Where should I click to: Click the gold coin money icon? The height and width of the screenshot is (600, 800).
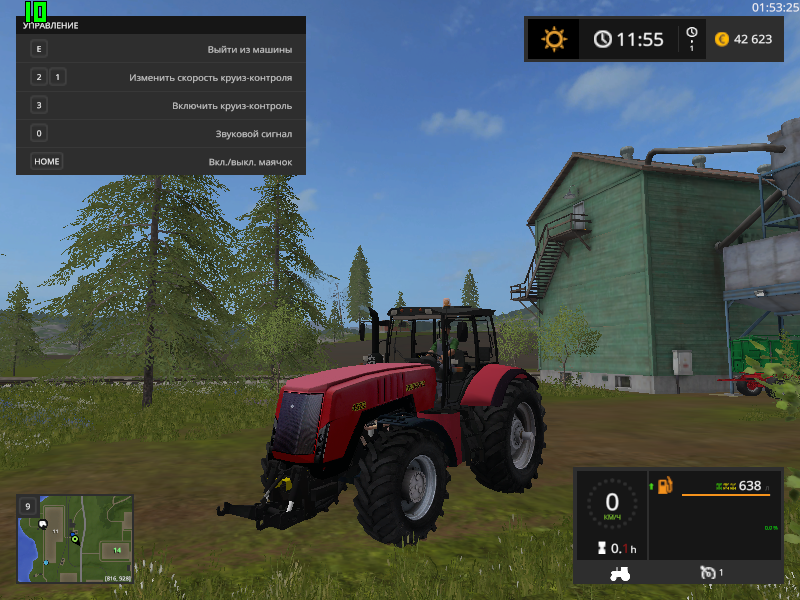722,39
